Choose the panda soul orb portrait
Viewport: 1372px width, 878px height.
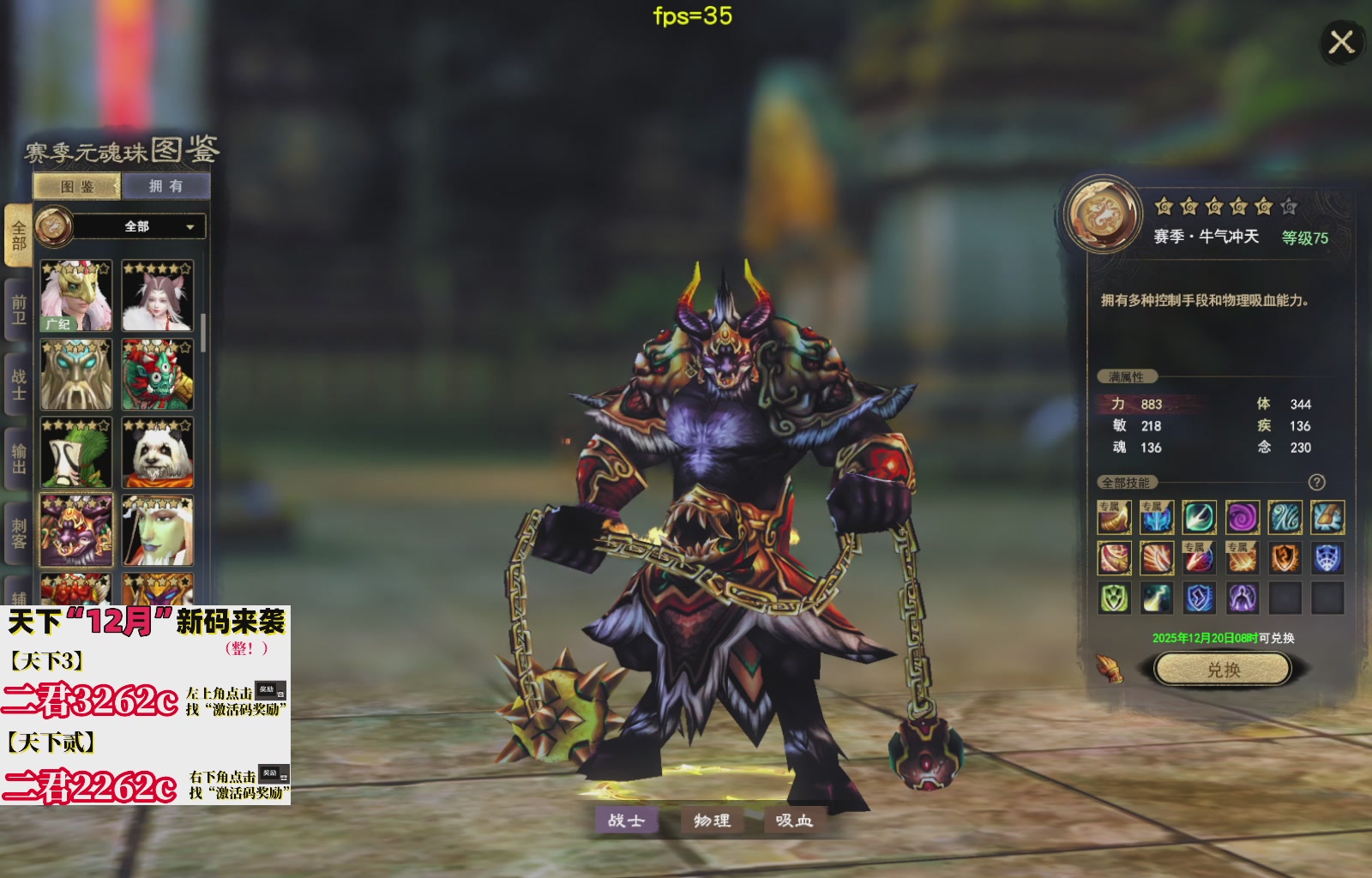[x=158, y=453]
